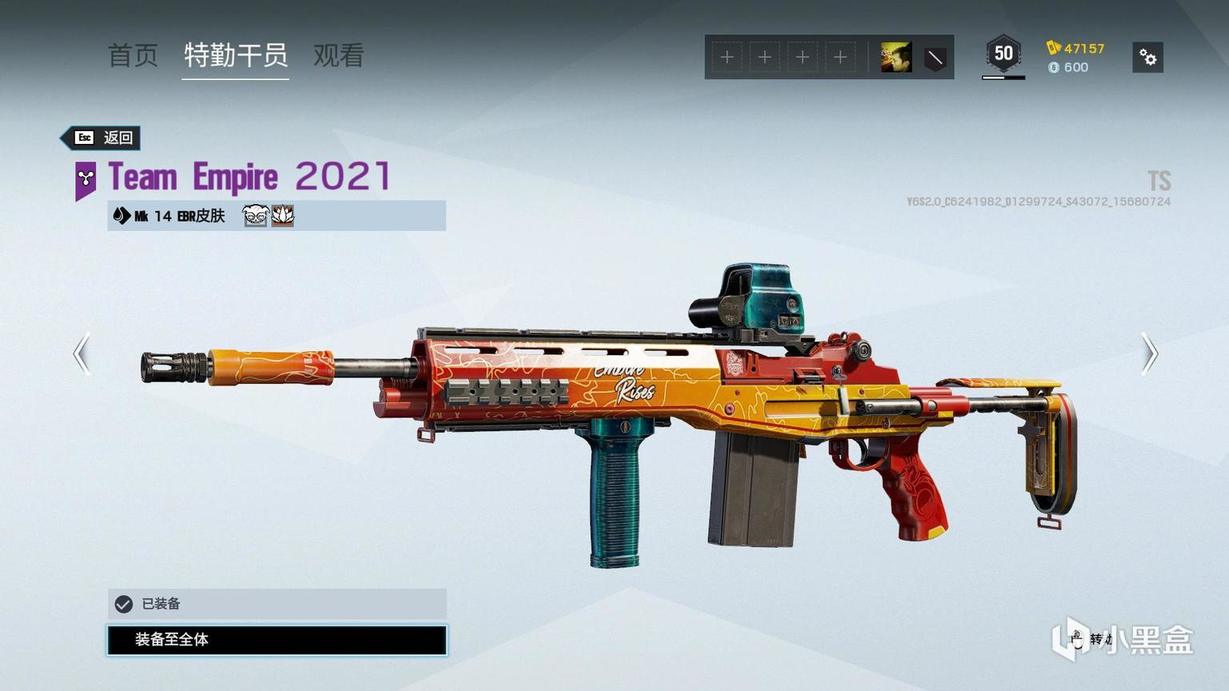Go back with the 返回 button
This screenshot has height=691, width=1229.
pyautogui.click(x=101, y=138)
